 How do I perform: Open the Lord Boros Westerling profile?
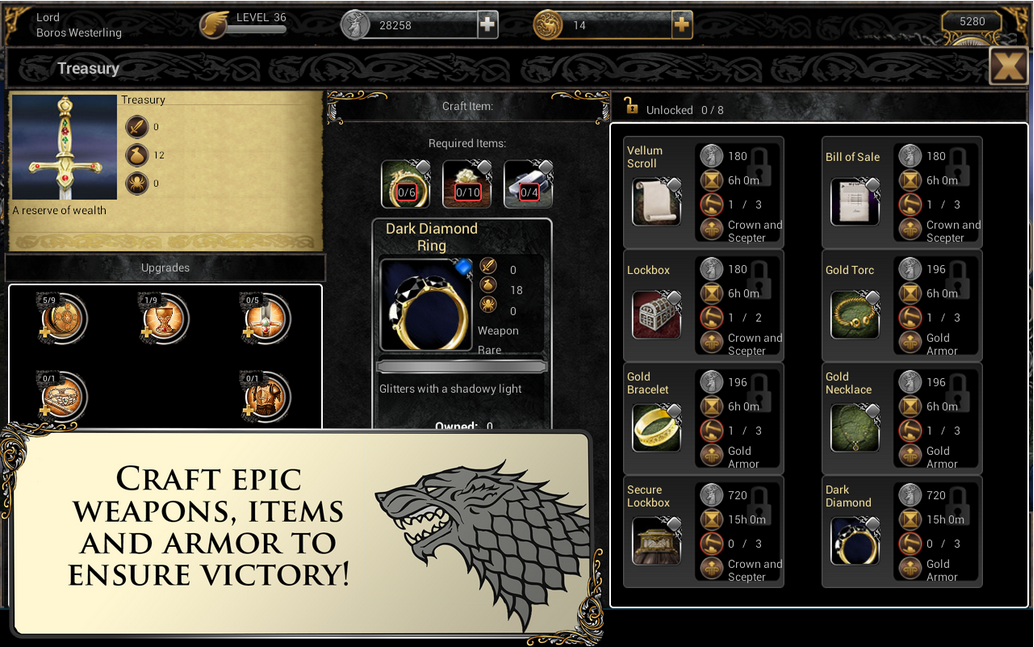coord(78,25)
